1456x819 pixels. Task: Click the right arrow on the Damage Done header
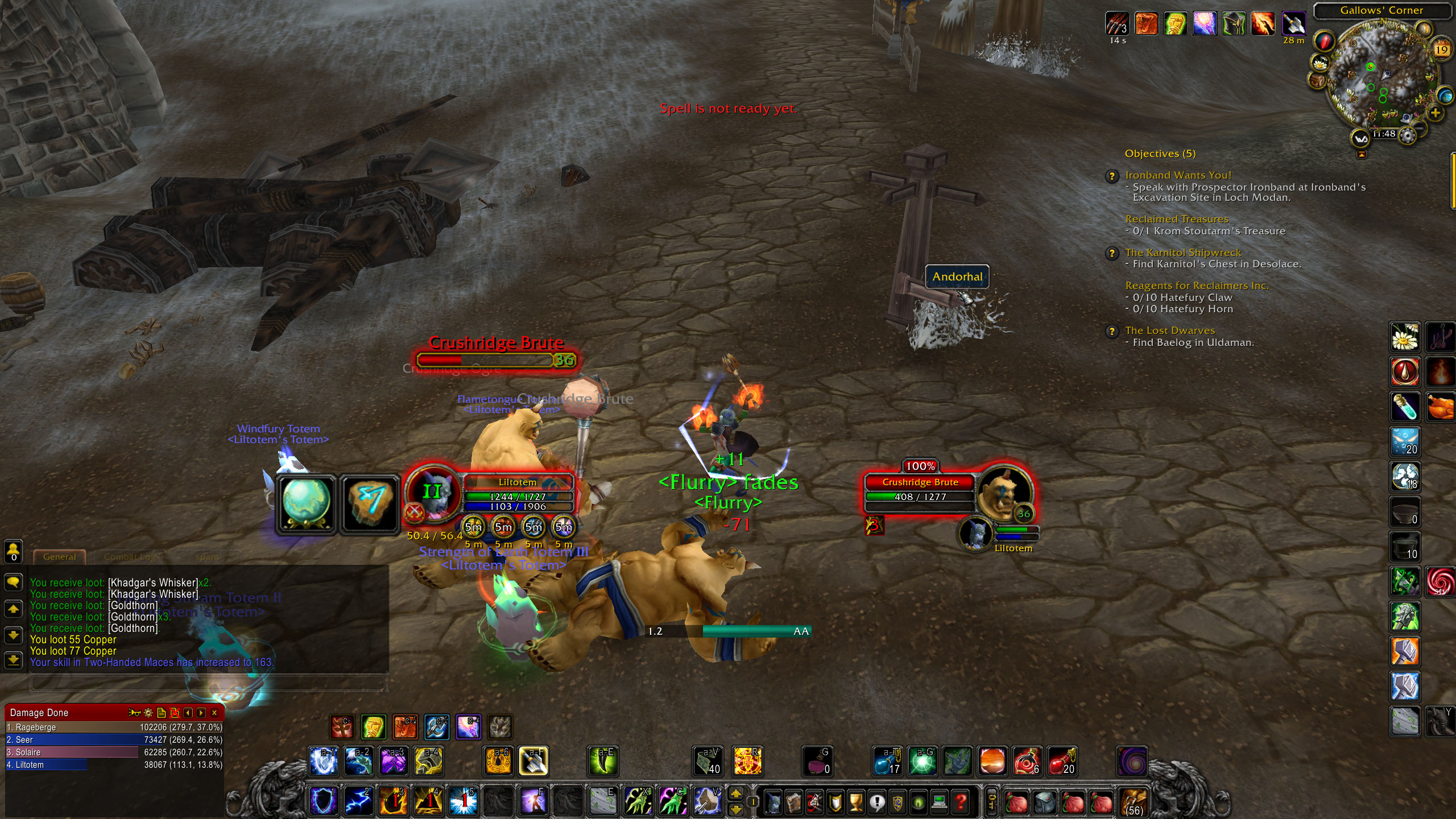(200, 713)
